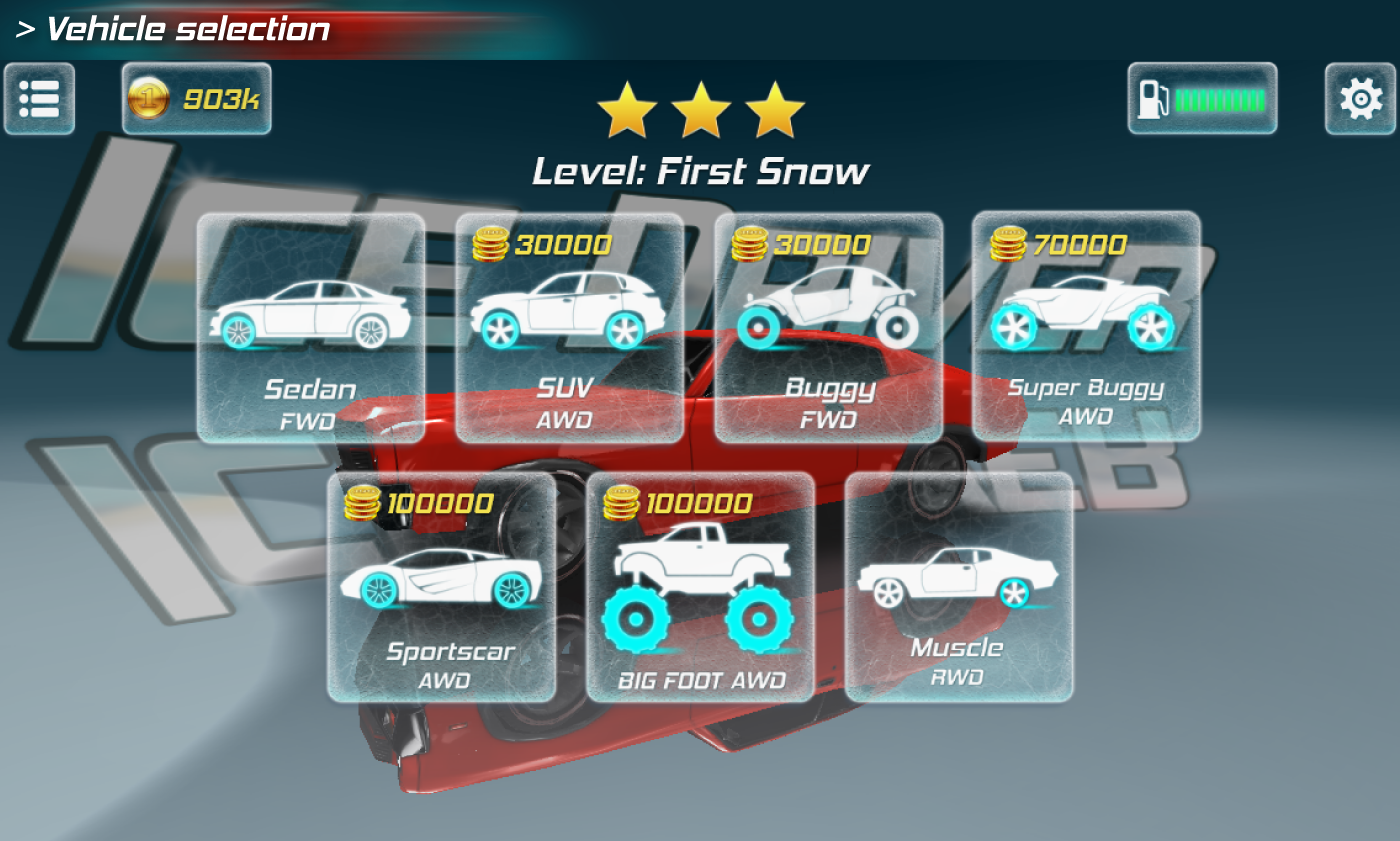Choose the SUV AWD vehicle tile

coord(570,328)
